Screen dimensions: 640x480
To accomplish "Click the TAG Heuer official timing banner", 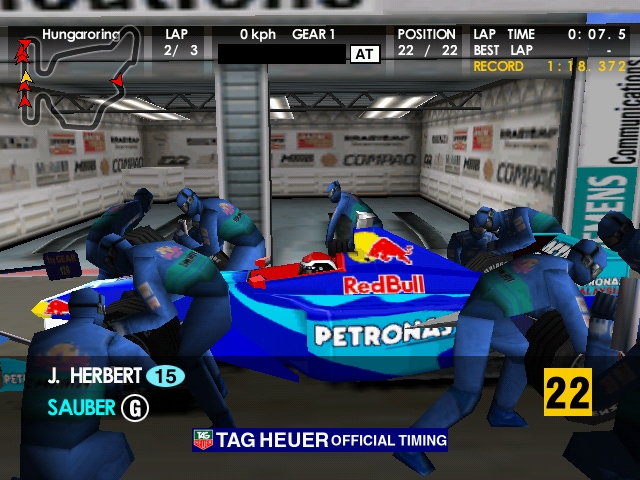I will click(320, 440).
